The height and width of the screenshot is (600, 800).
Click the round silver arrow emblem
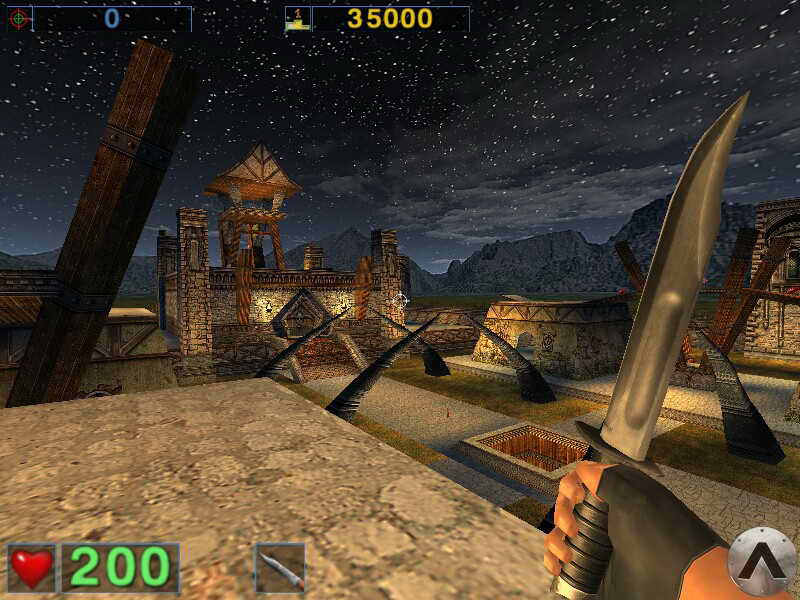762,561
